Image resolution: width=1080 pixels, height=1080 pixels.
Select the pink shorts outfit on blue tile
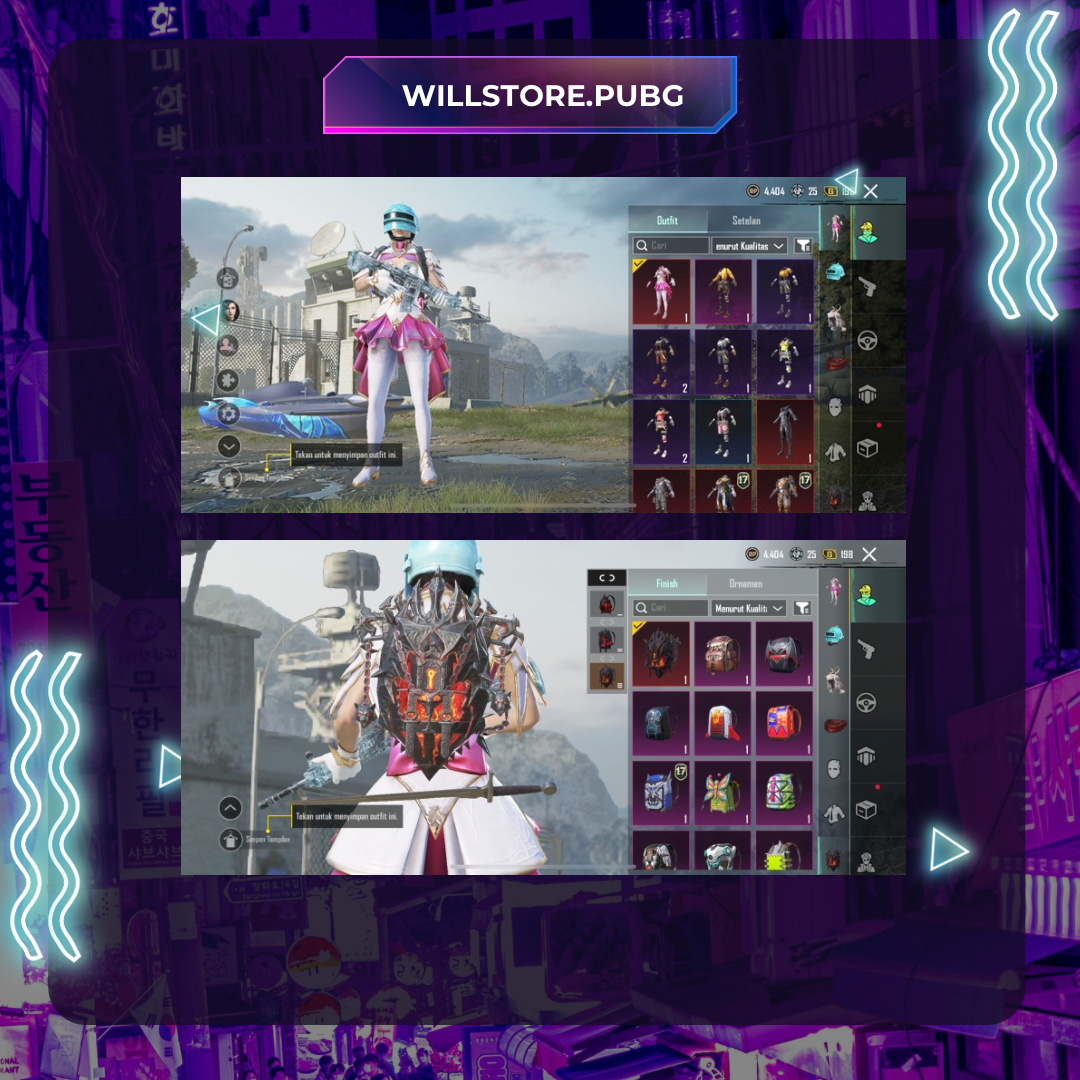(723, 432)
